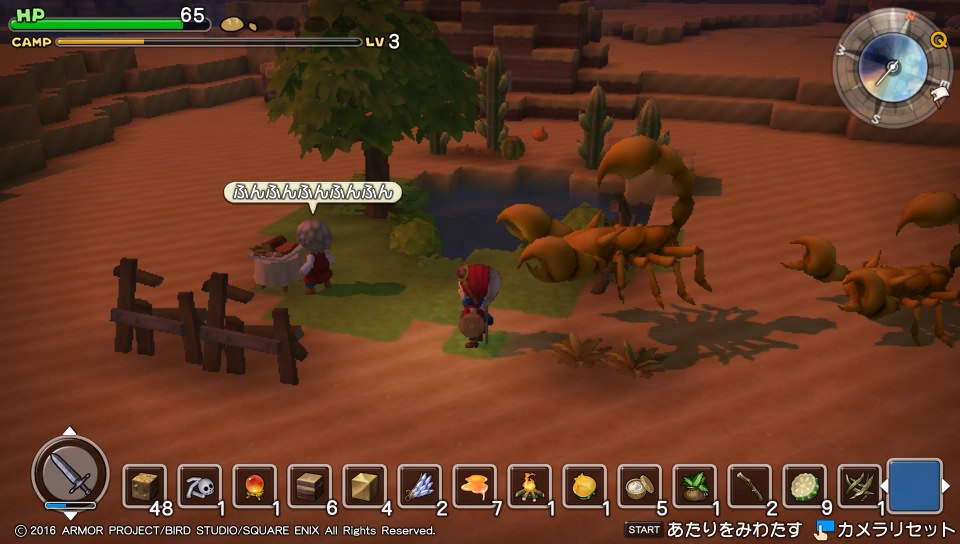960x544 pixels.
Task: Select the orange petals item slot
Action: tap(474, 486)
